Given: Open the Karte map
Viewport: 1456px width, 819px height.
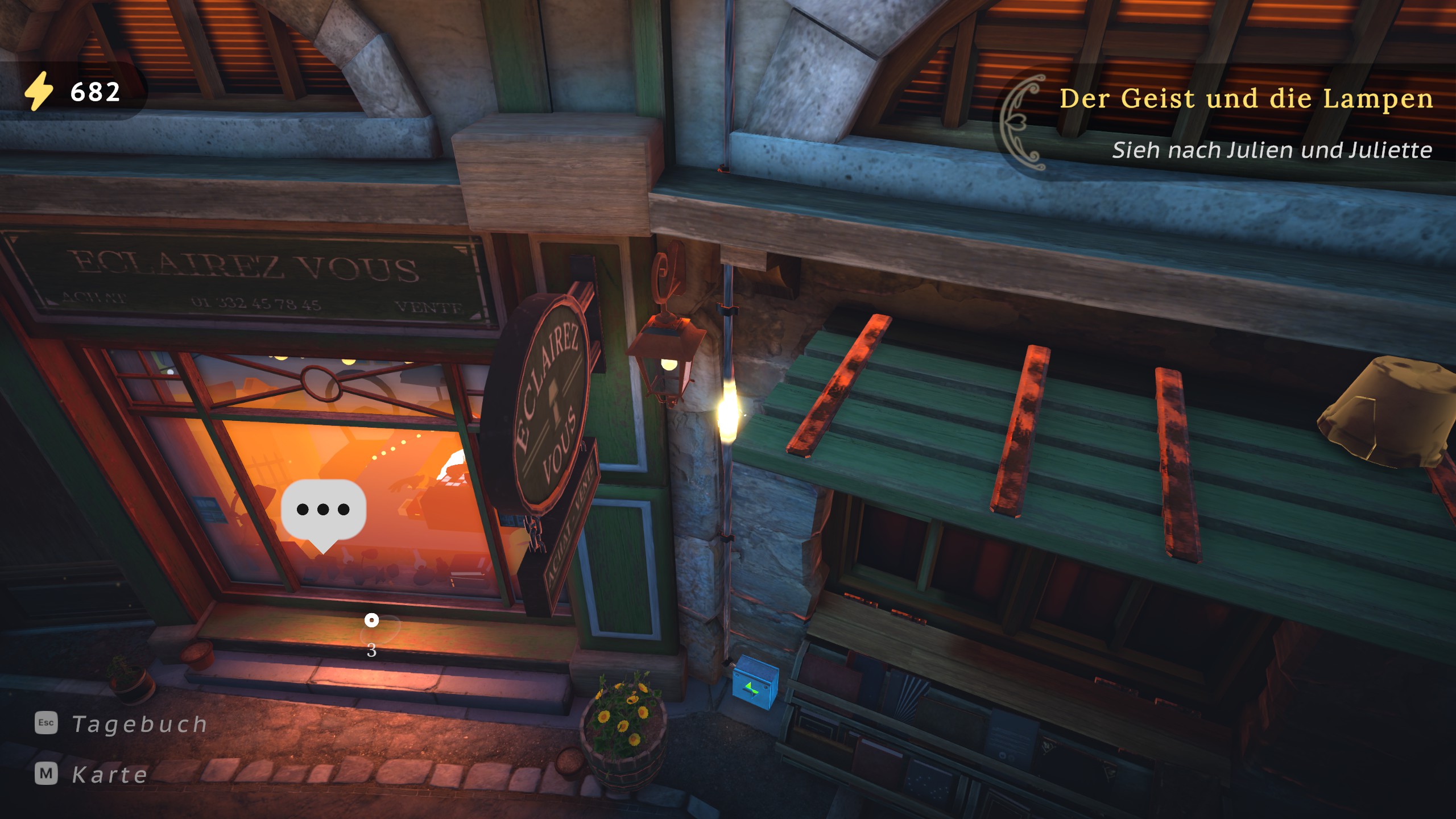Looking at the screenshot, I should [x=92, y=774].
